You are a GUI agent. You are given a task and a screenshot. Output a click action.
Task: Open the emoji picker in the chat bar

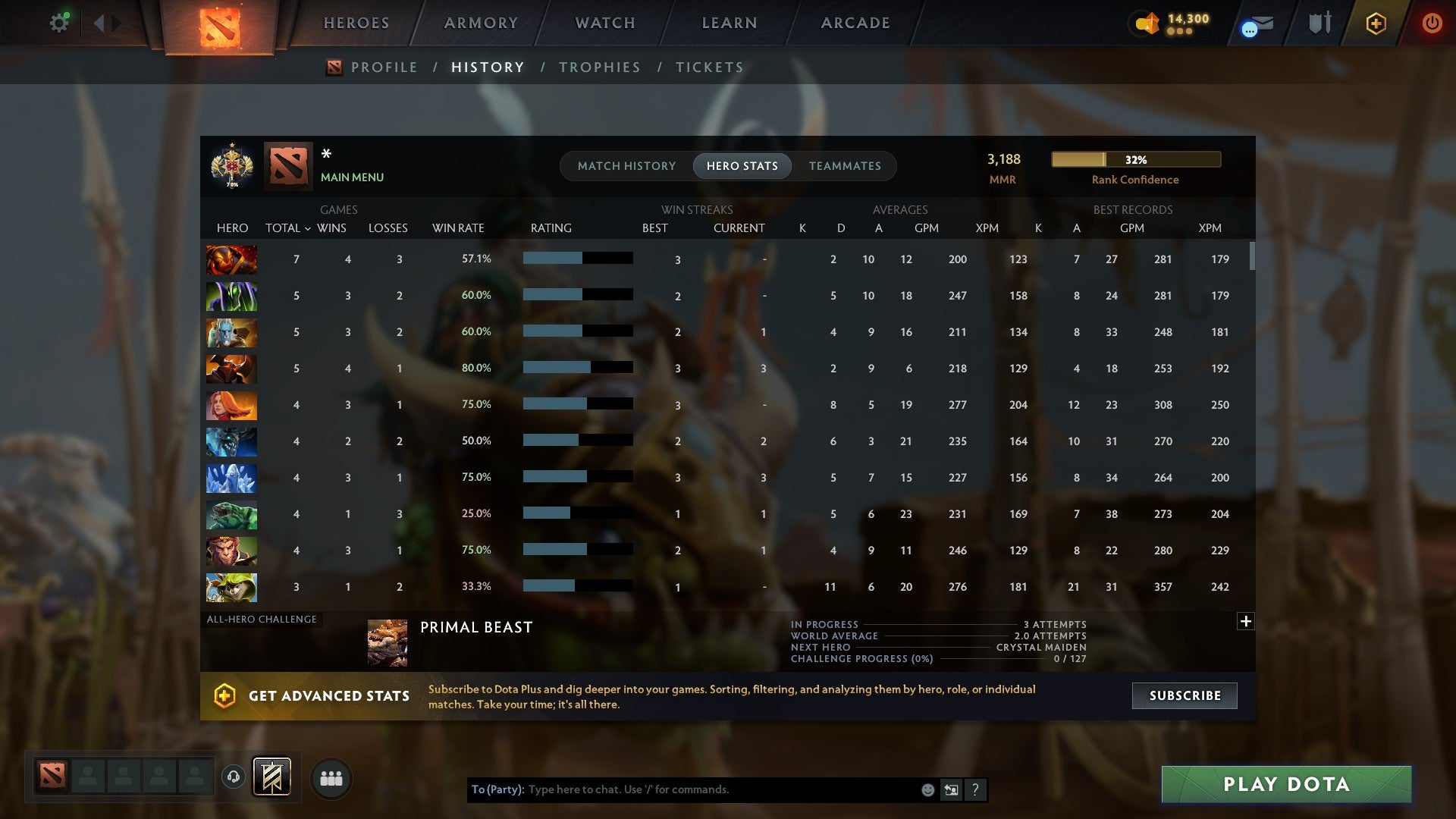coord(927,789)
